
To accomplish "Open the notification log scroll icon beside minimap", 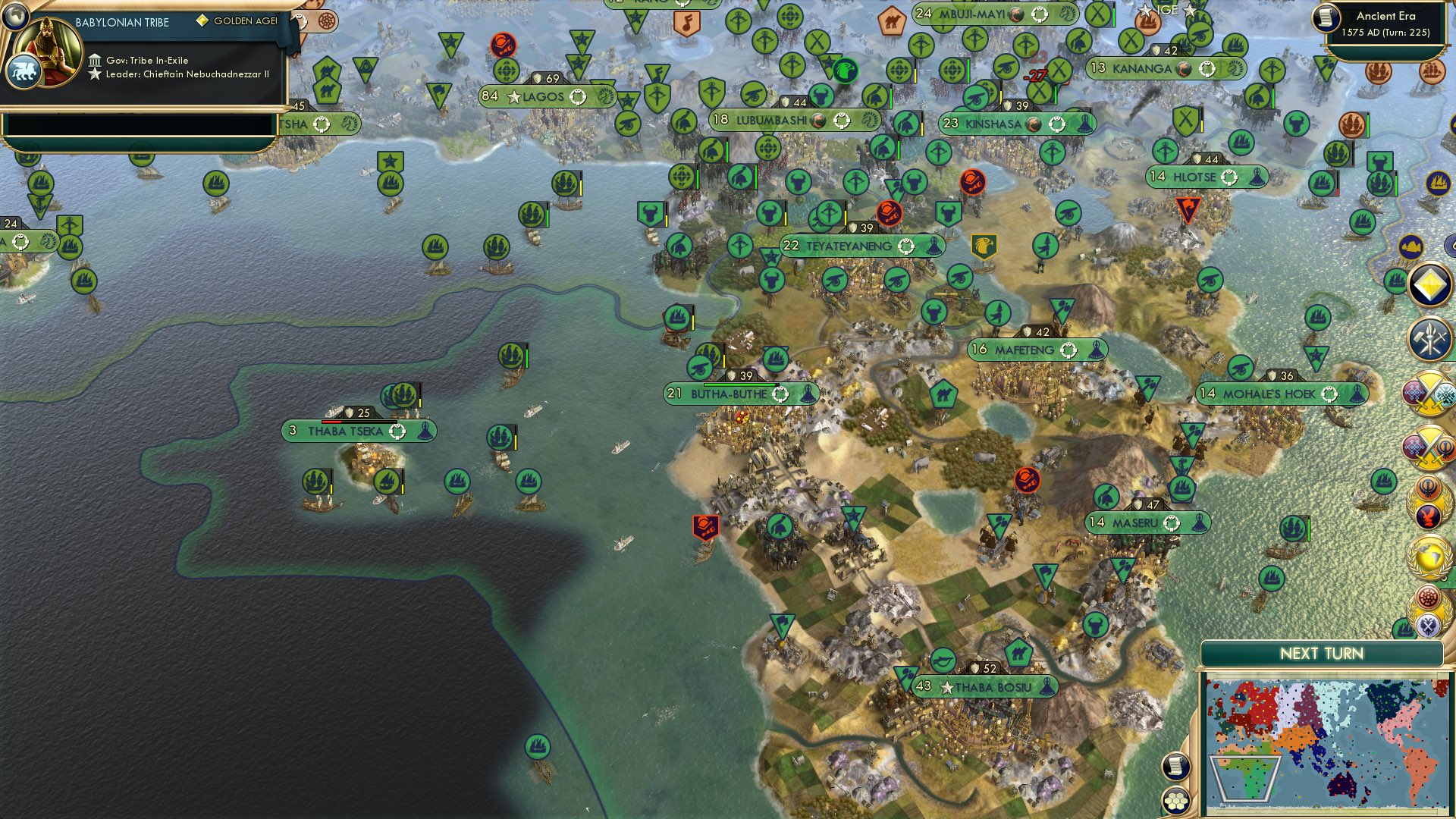I will click(1175, 767).
